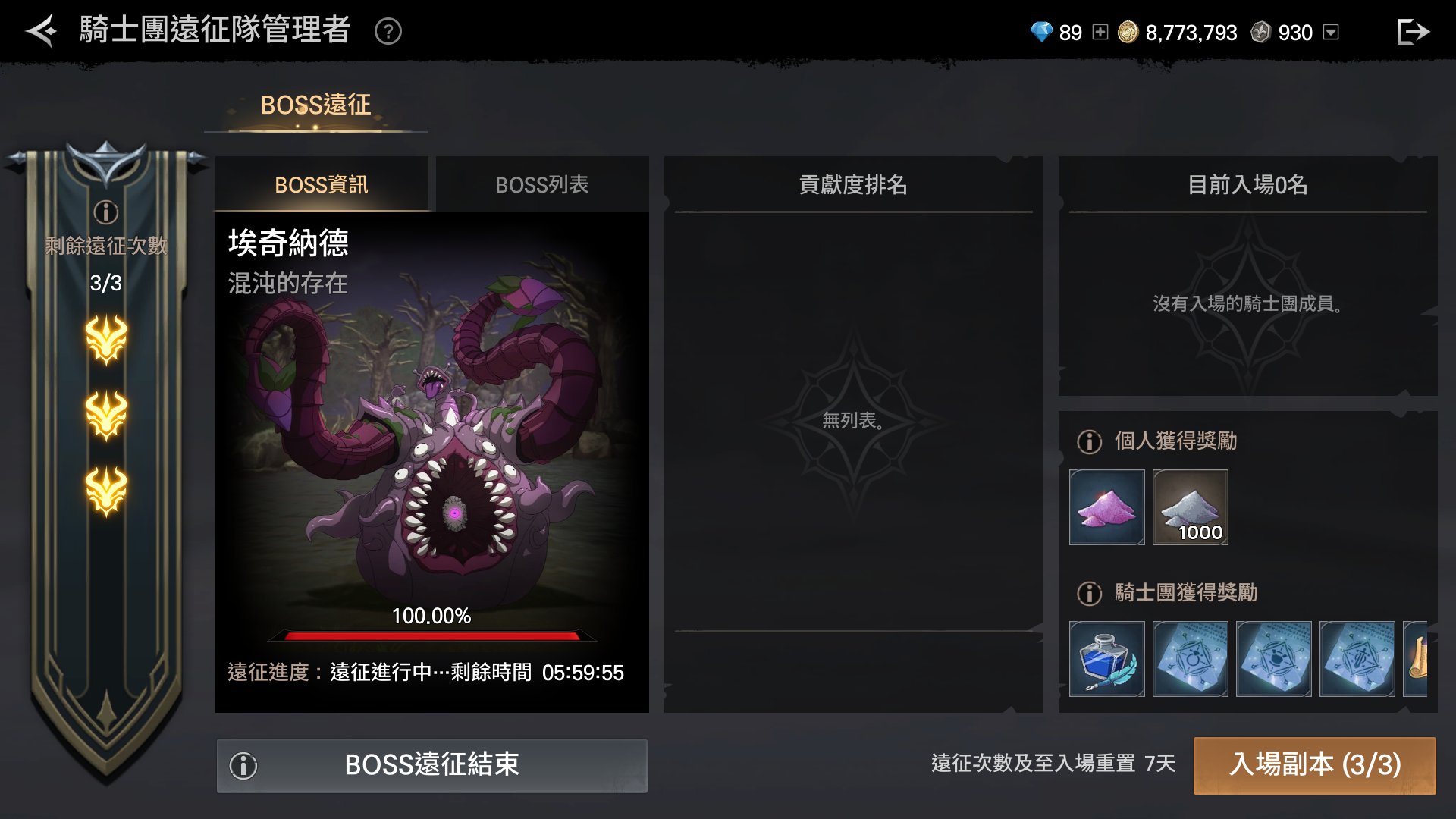The height and width of the screenshot is (819, 1456).
Task: Switch to the BOSS資訊 tab
Action: [x=322, y=184]
